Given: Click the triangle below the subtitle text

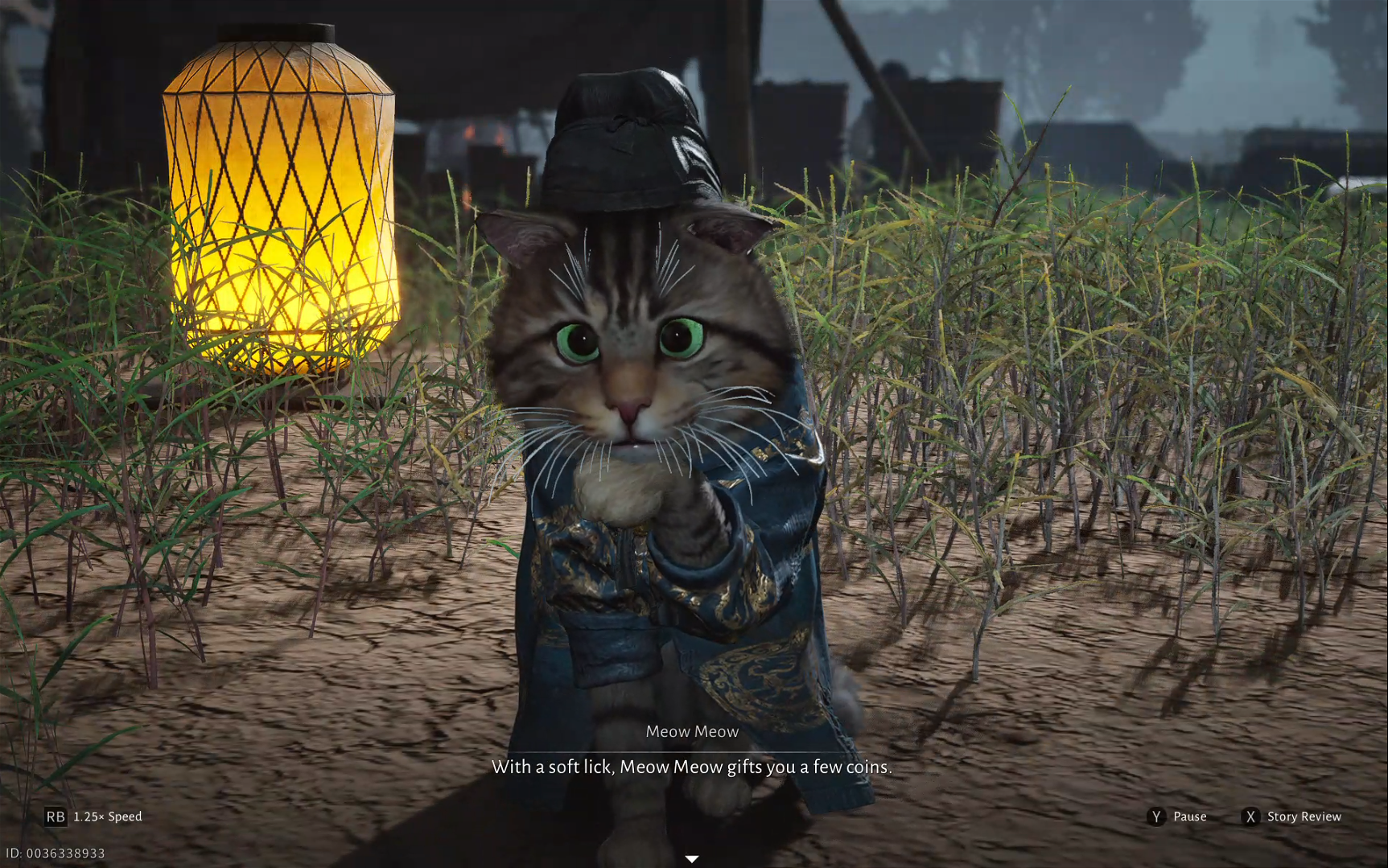Looking at the screenshot, I should pyautogui.click(x=693, y=859).
